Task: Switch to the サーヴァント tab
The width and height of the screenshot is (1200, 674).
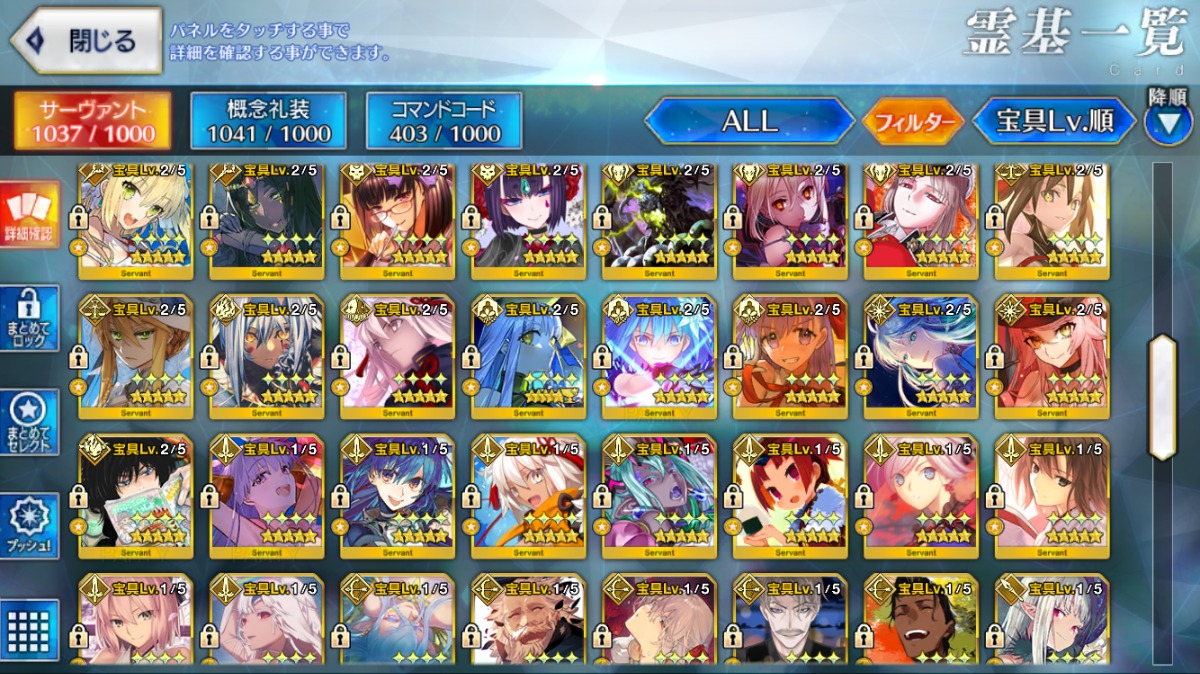Action: tap(91, 121)
